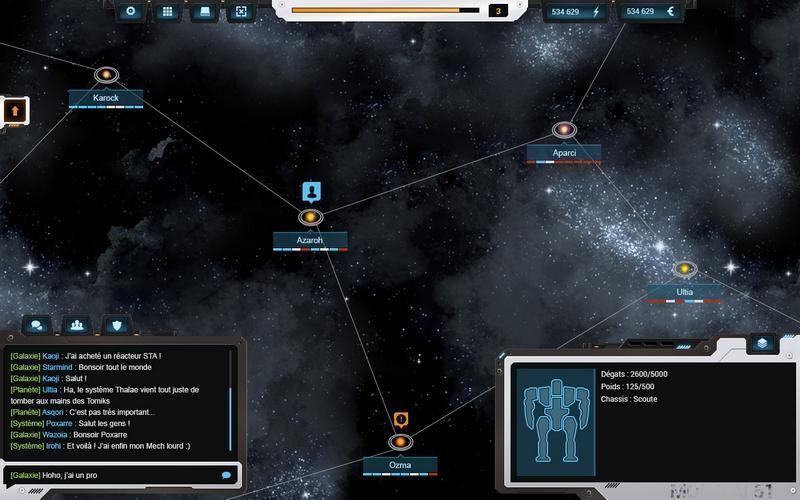Switch to the players group tab
This screenshot has width=800, height=500.
tap(77, 325)
